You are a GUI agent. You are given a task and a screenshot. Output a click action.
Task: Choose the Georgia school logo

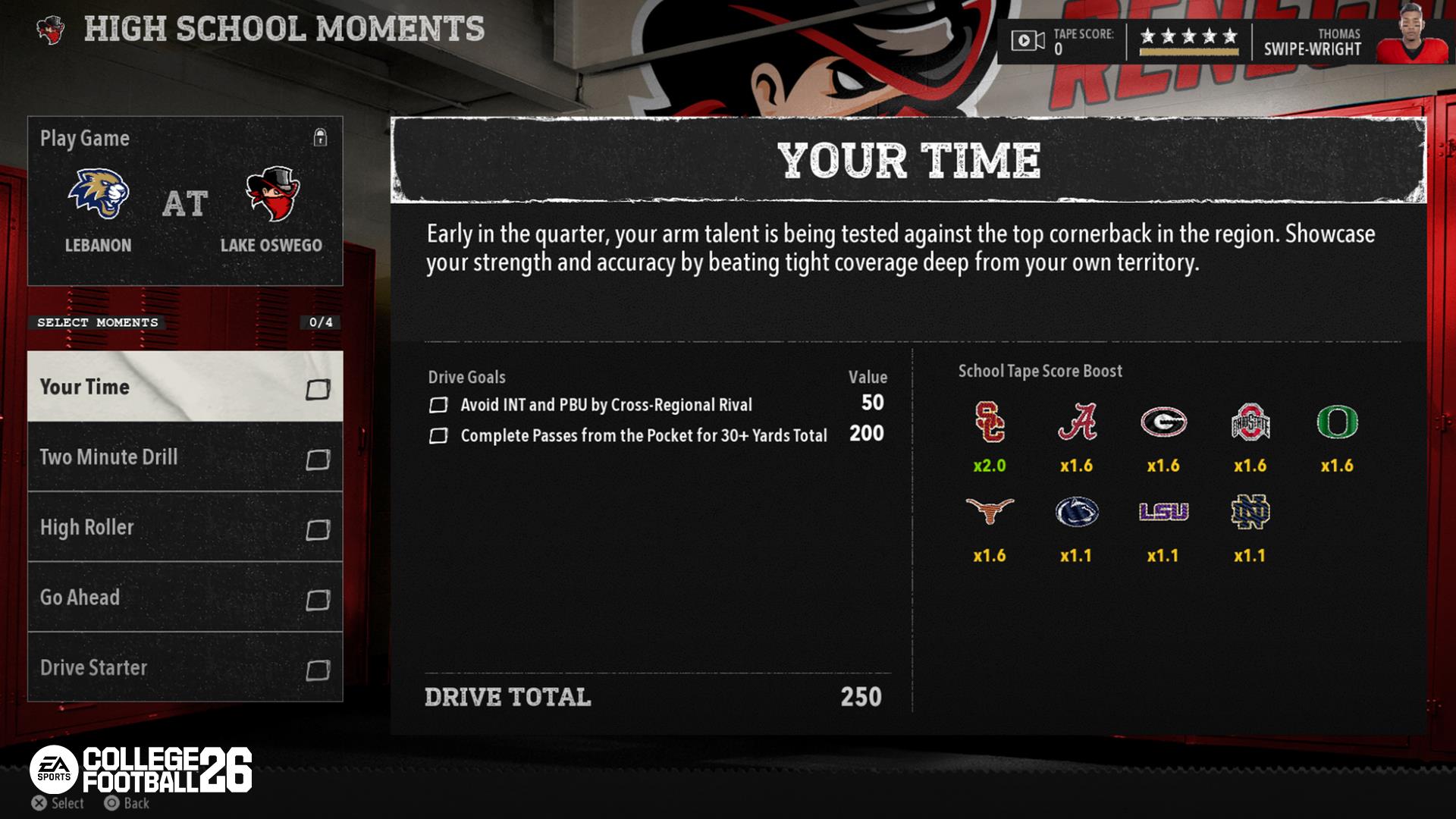coord(1163,422)
